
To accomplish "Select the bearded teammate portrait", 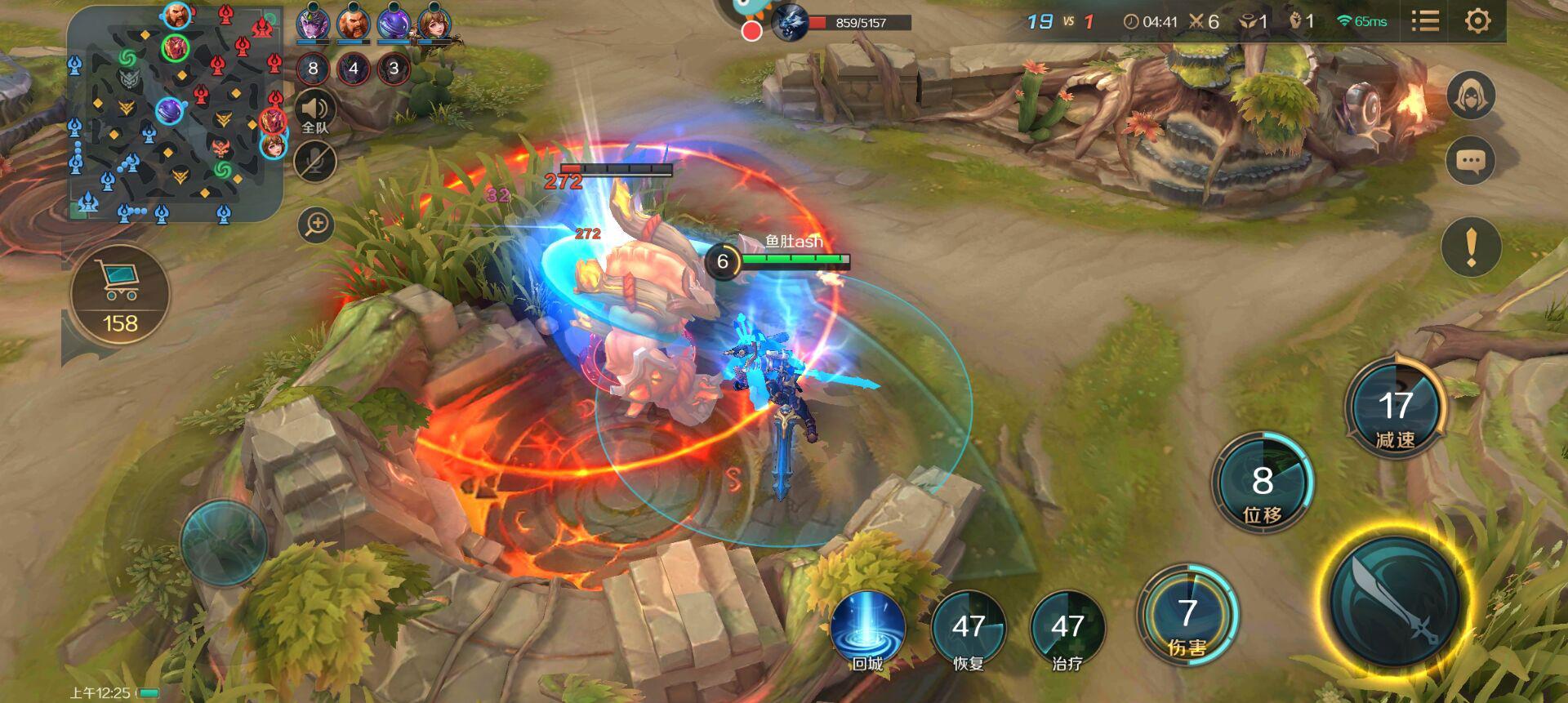I will point(354,22).
